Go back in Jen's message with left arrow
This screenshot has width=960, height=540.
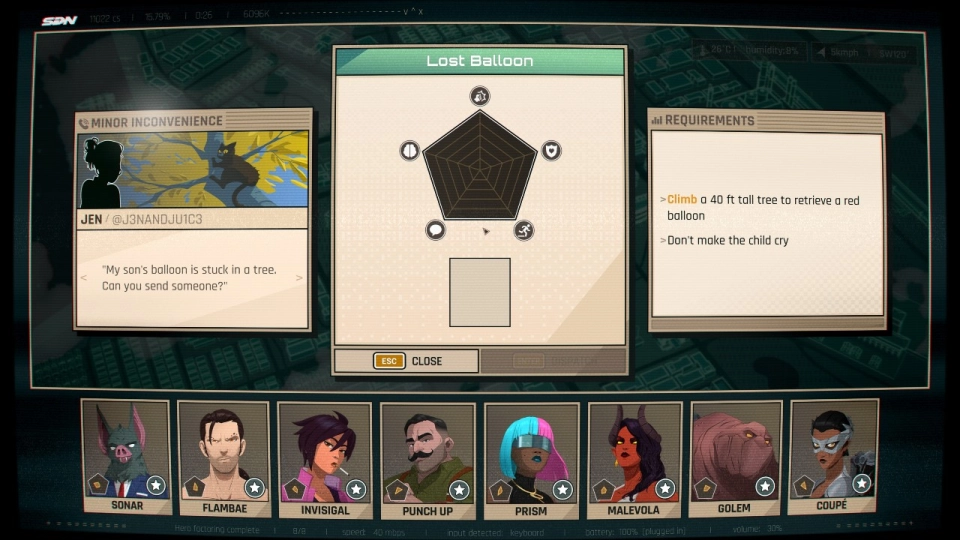[84, 278]
